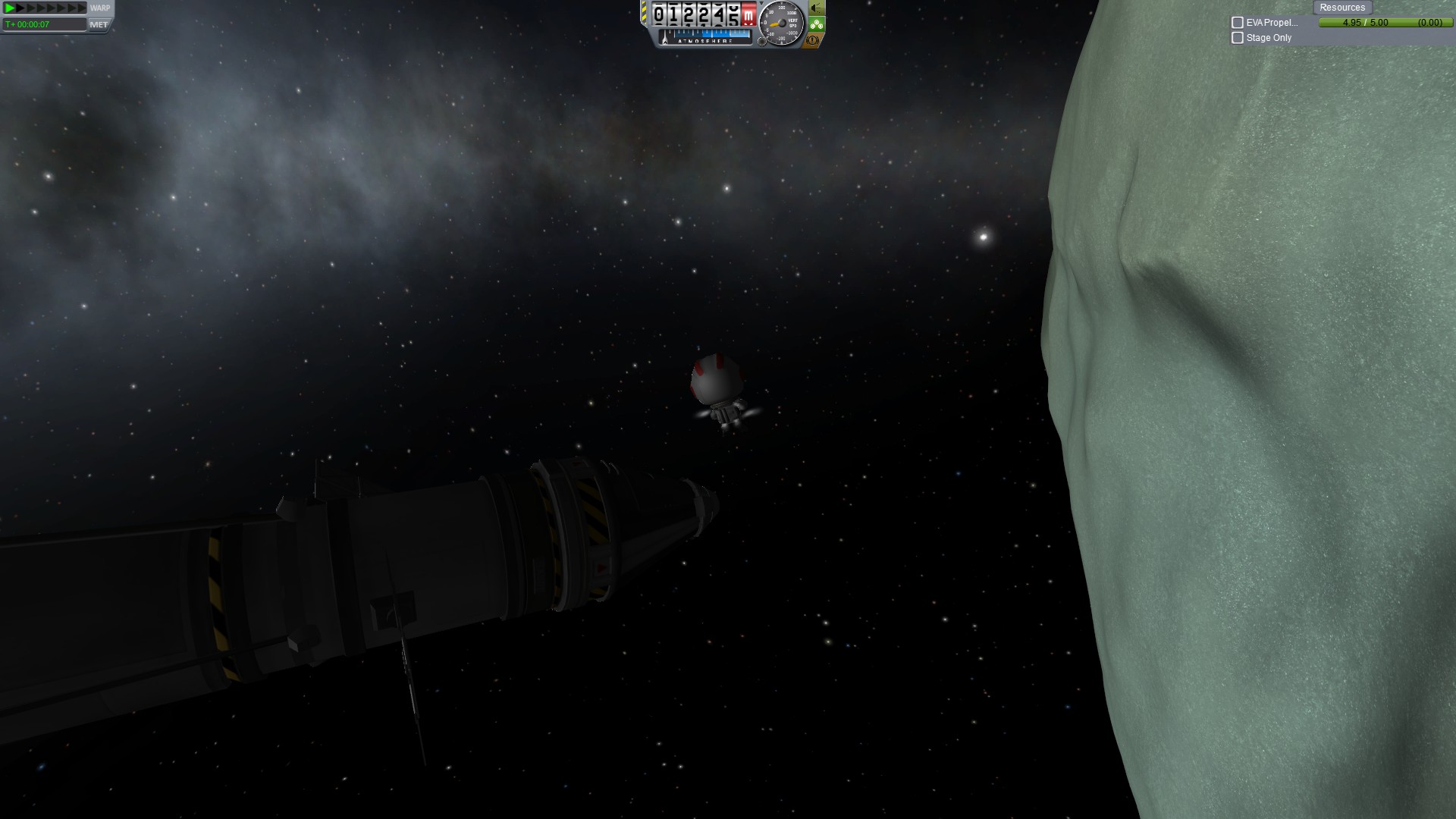1456x819 pixels.
Task: Click the green time warp arrow
Action: click(10, 8)
